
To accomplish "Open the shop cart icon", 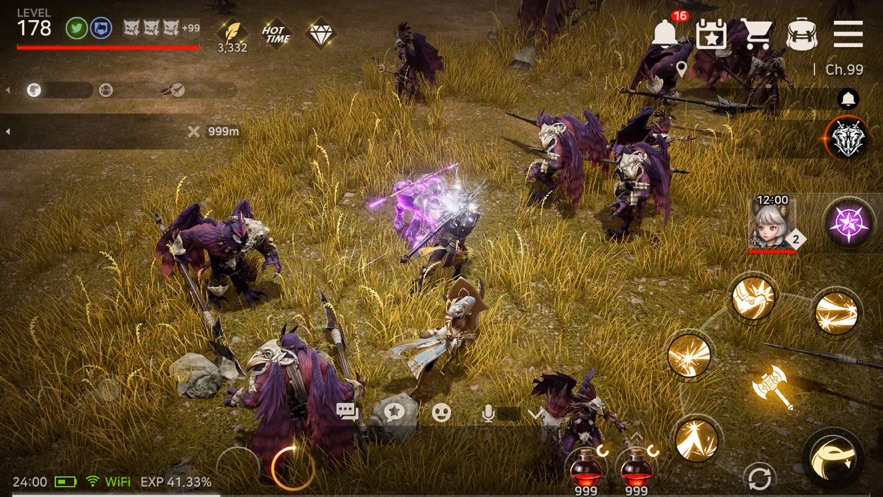I will tap(756, 34).
